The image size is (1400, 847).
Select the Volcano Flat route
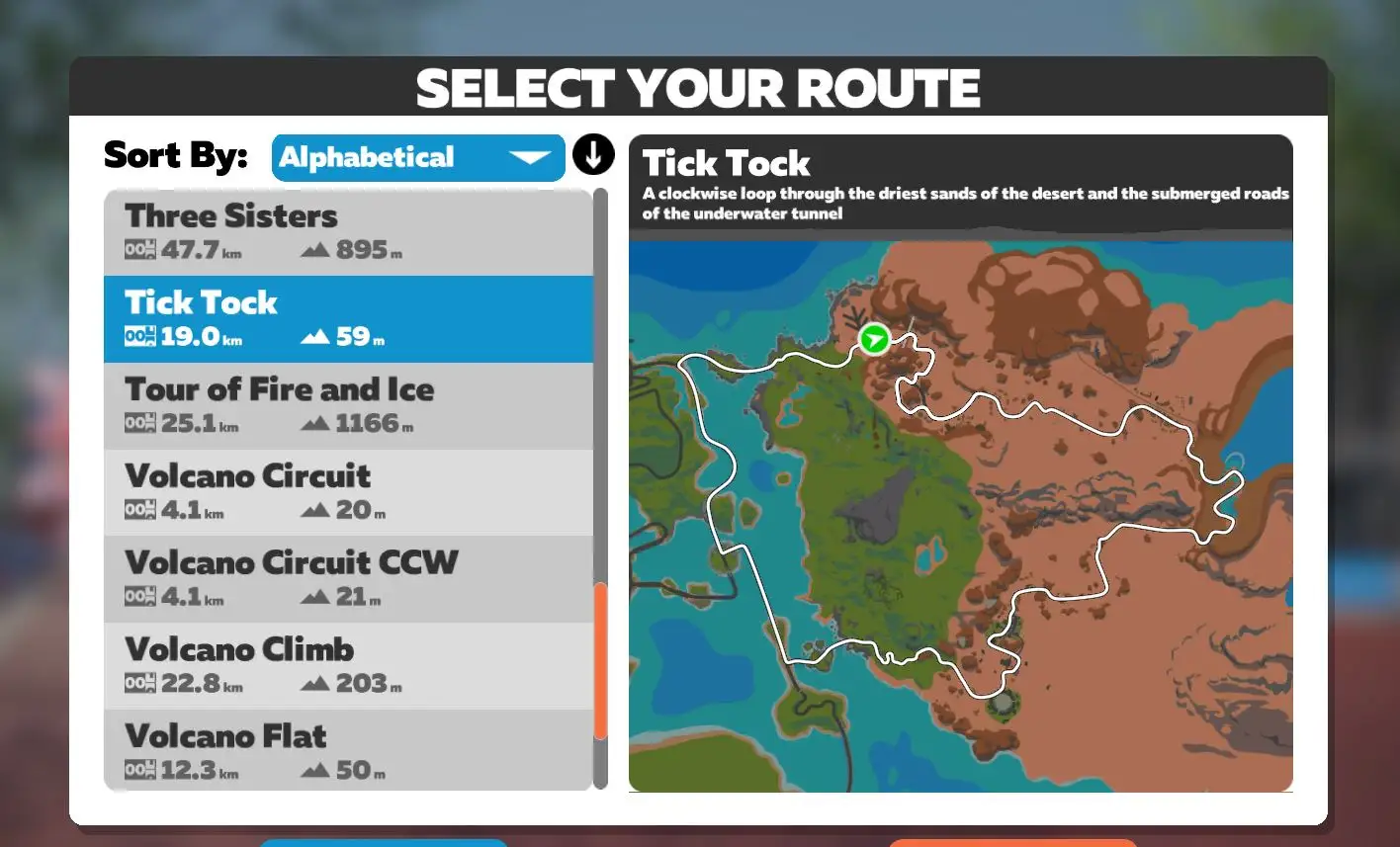(348, 751)
